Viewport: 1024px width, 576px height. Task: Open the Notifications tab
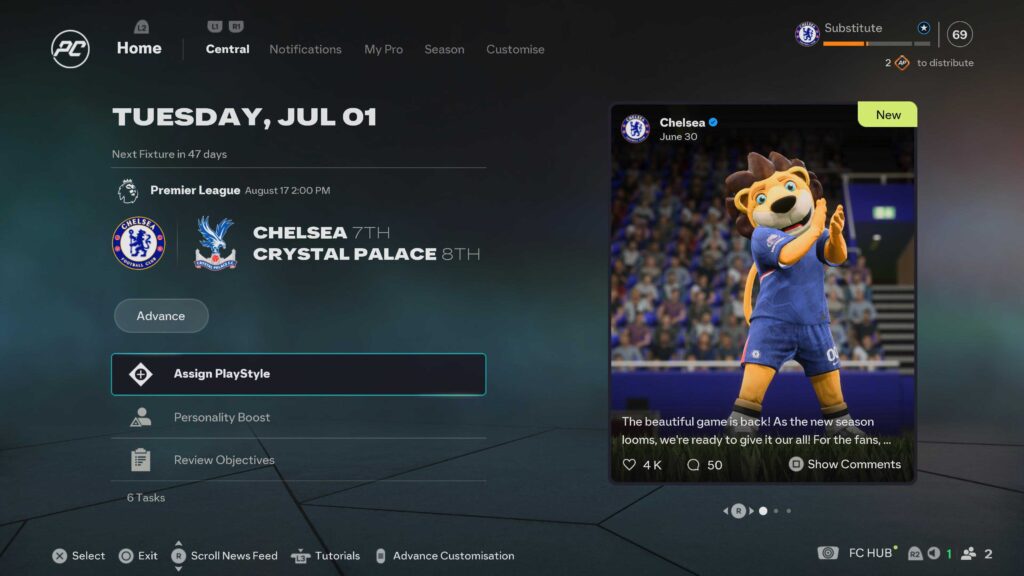(305, 49)
